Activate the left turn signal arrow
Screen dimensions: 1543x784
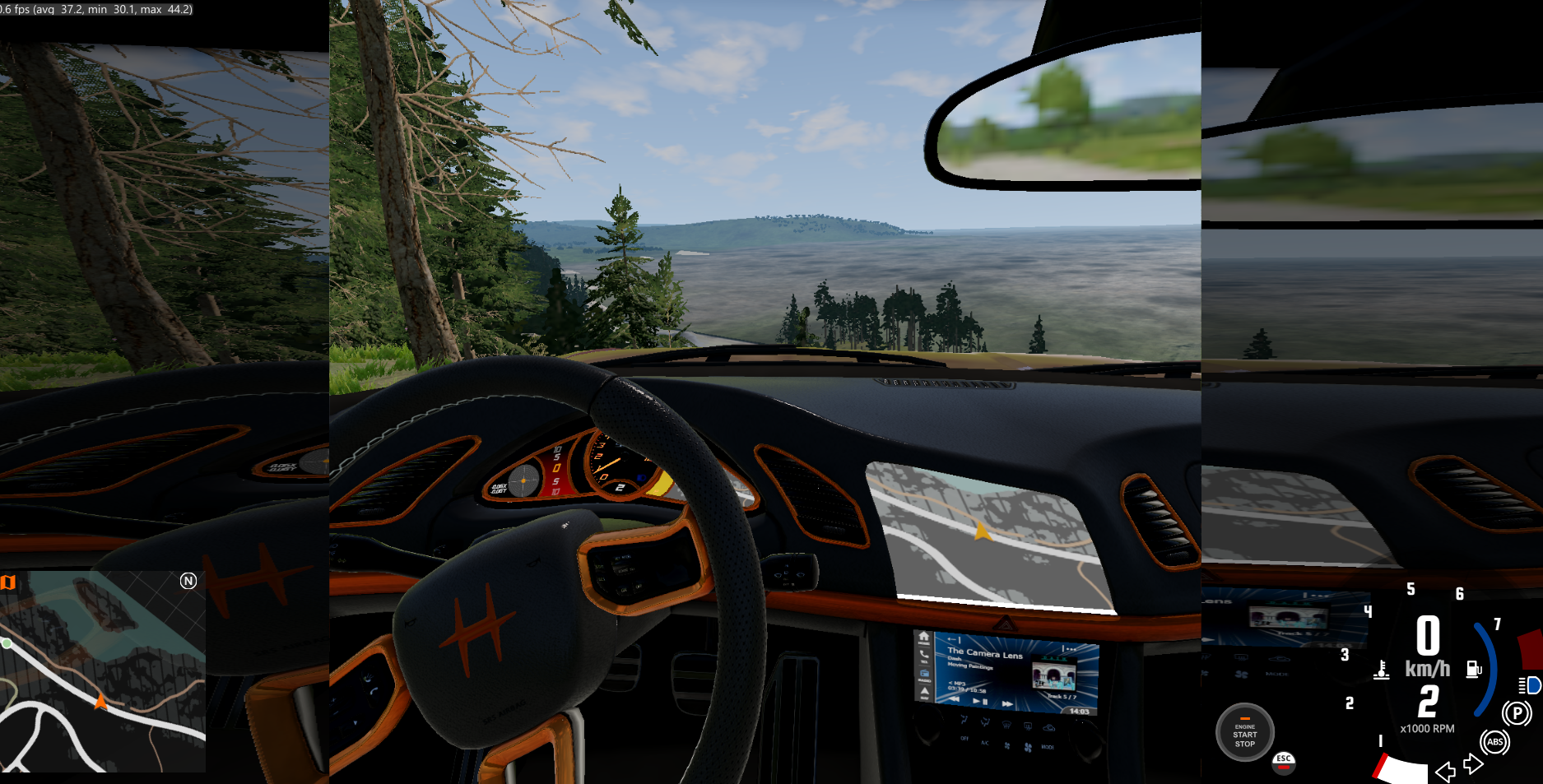[1445, 772]
